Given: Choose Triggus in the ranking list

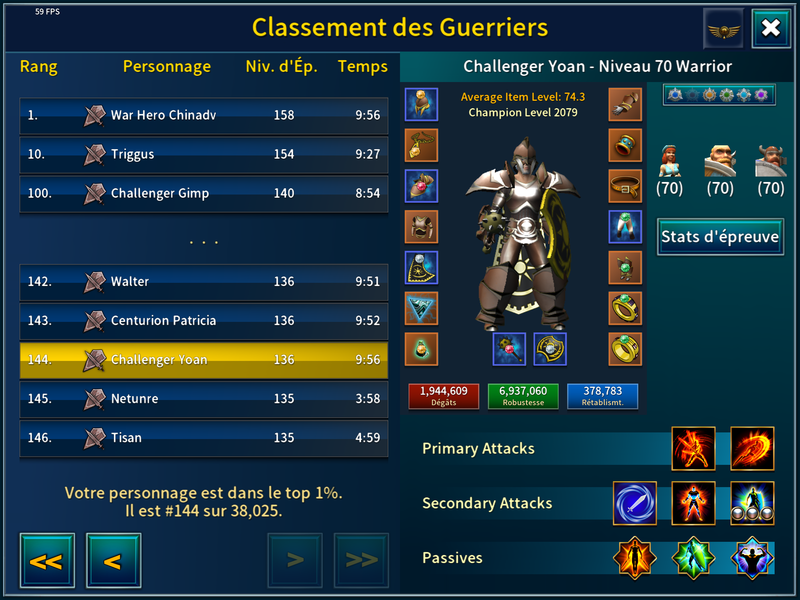Looking at the screenshot, I should [x=204, y=154].
